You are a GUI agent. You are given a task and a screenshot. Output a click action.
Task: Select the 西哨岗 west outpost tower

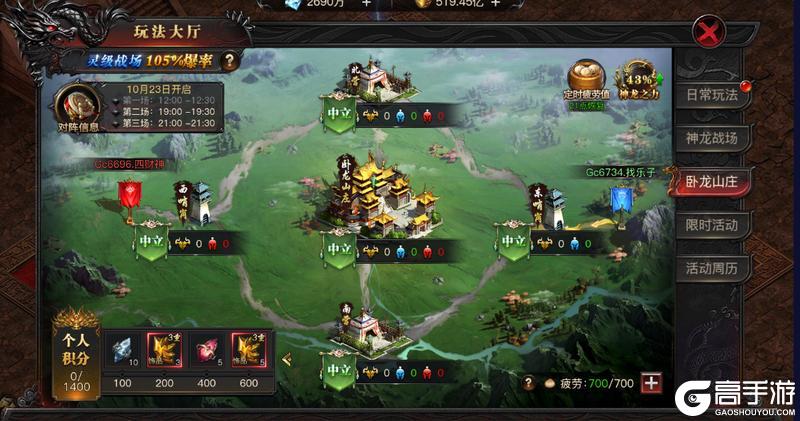point(202,205)
